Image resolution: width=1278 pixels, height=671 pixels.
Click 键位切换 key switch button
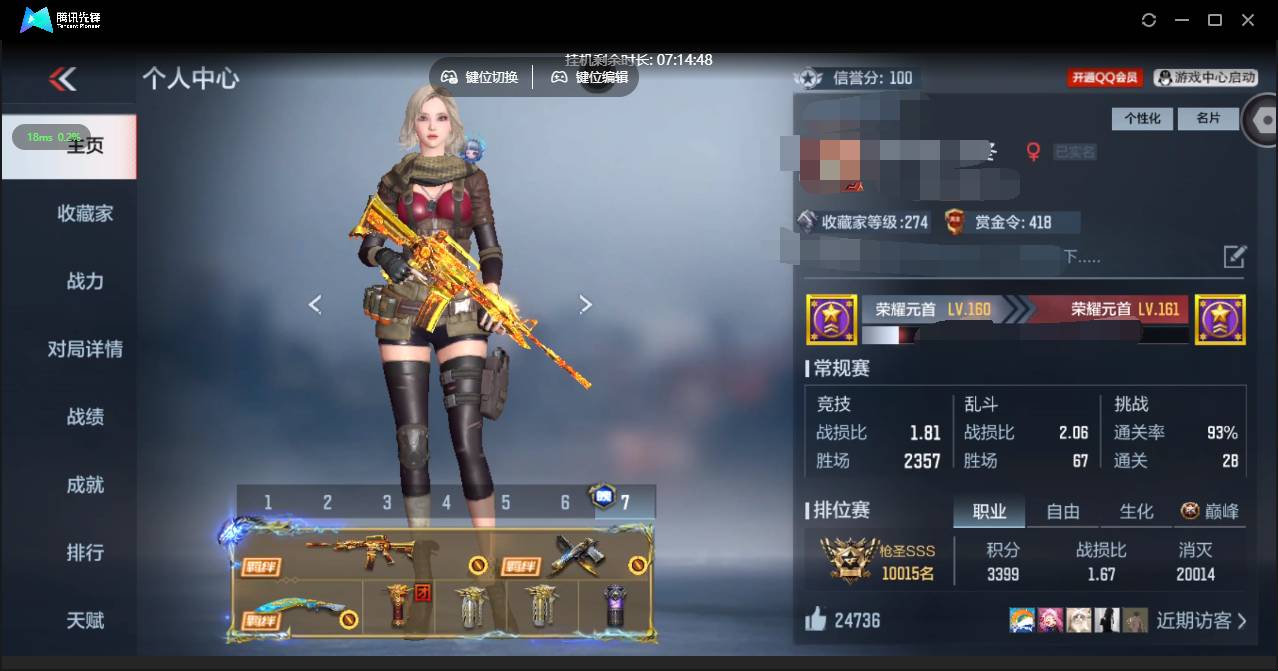(481, 77)
